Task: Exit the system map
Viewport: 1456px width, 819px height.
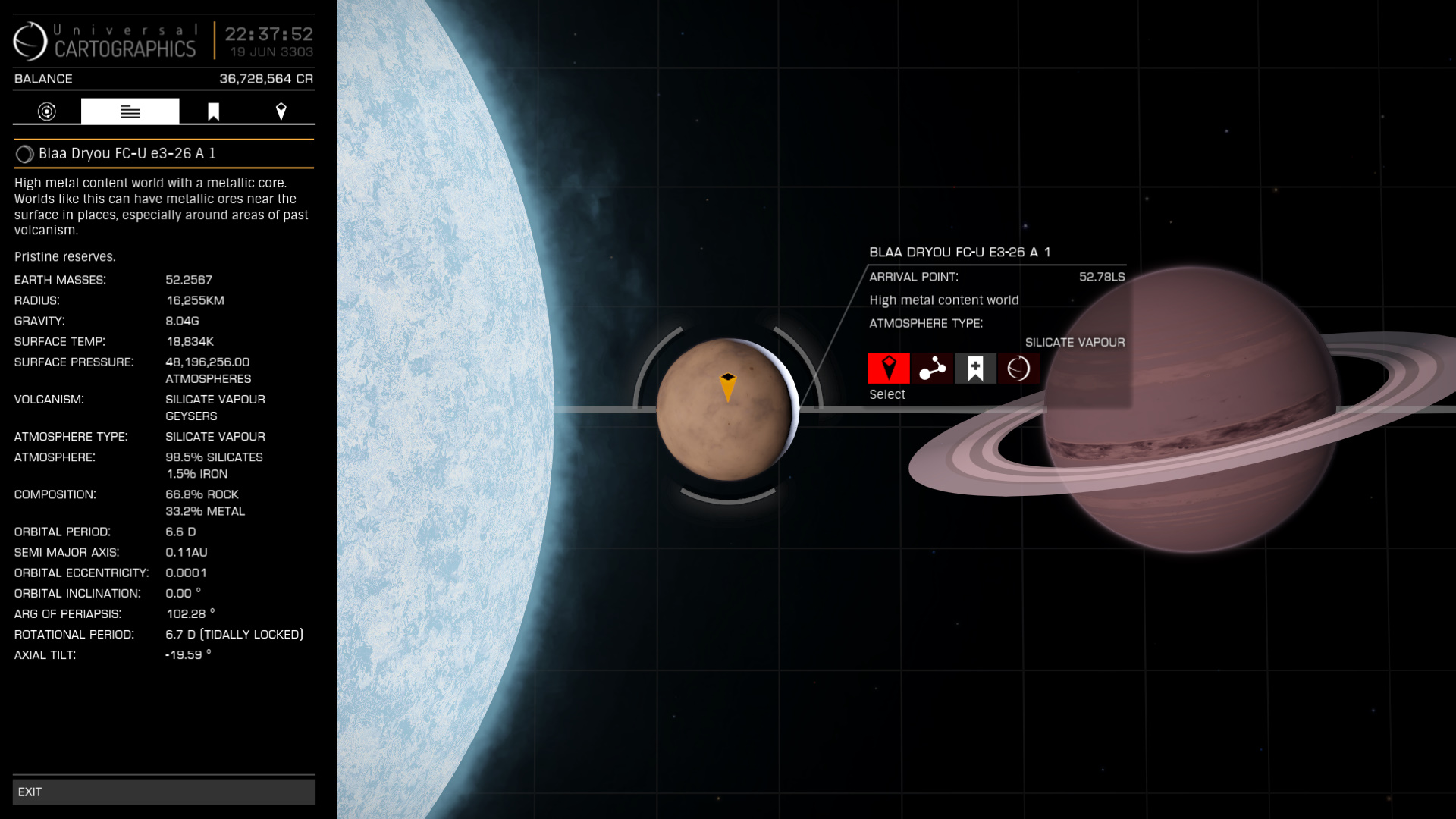Action: [x=164, y=792]
